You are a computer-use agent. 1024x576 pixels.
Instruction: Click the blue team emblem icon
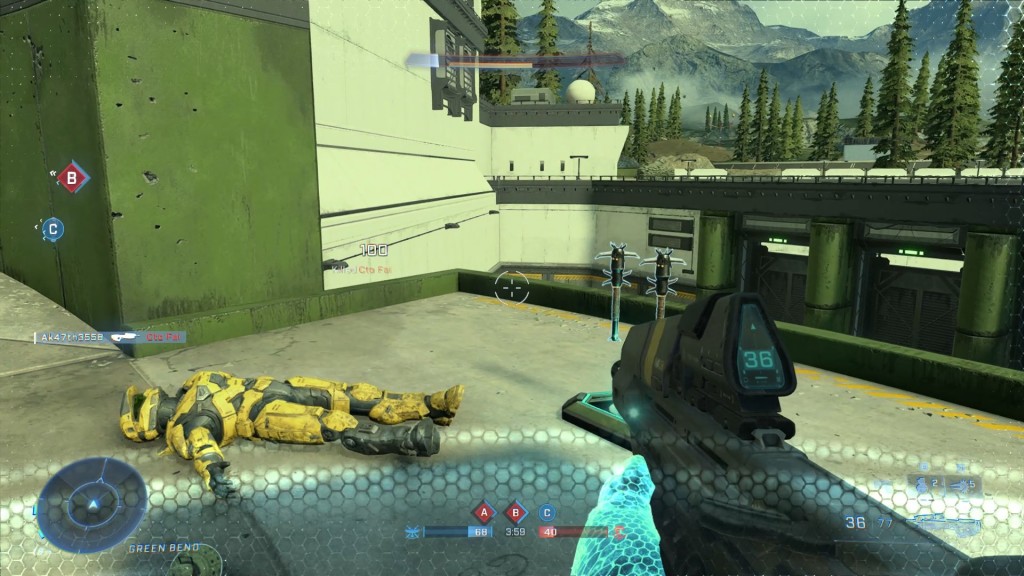click(413, 531)
